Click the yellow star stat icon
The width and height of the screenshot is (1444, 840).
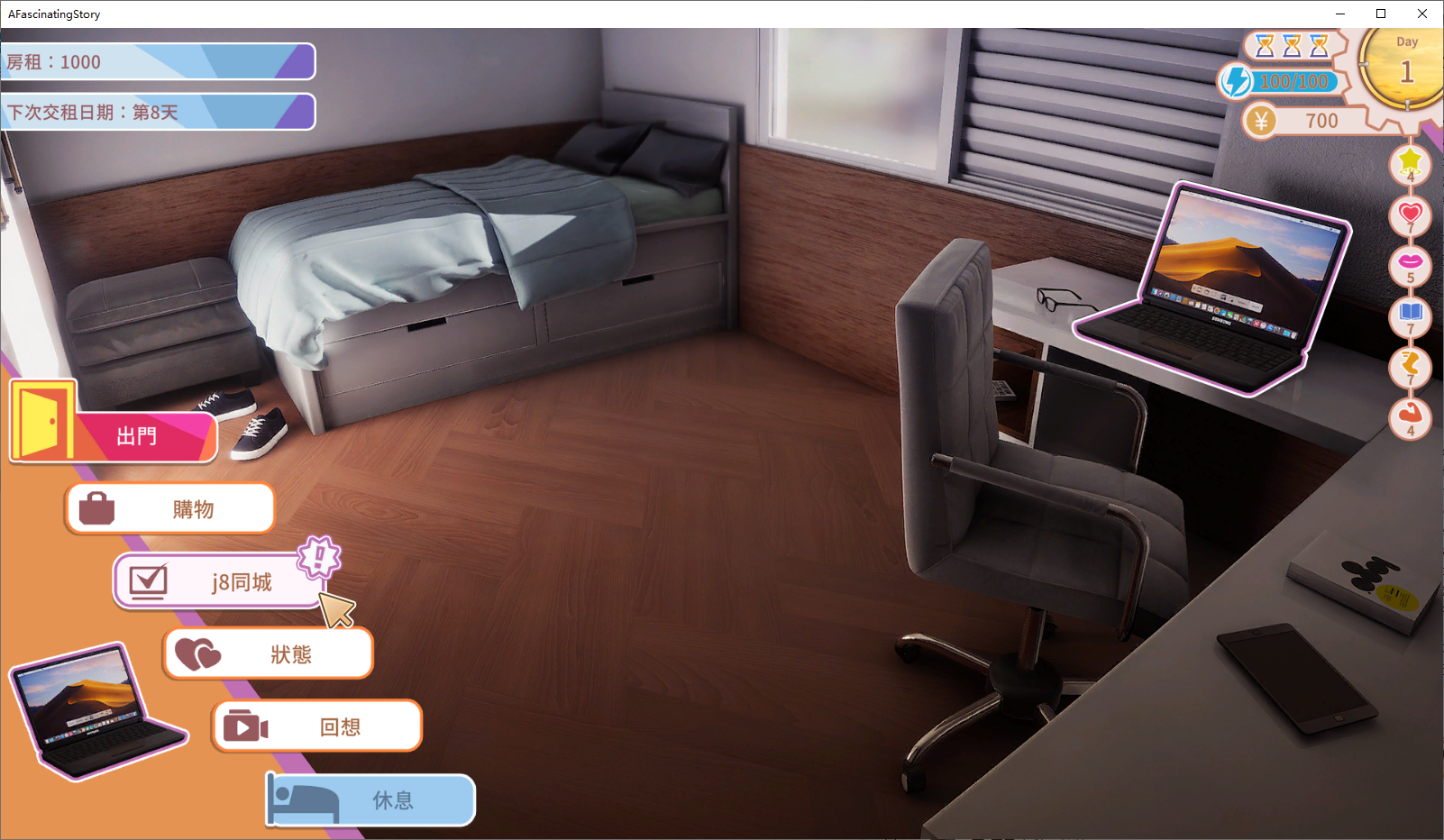point(1410,162)
